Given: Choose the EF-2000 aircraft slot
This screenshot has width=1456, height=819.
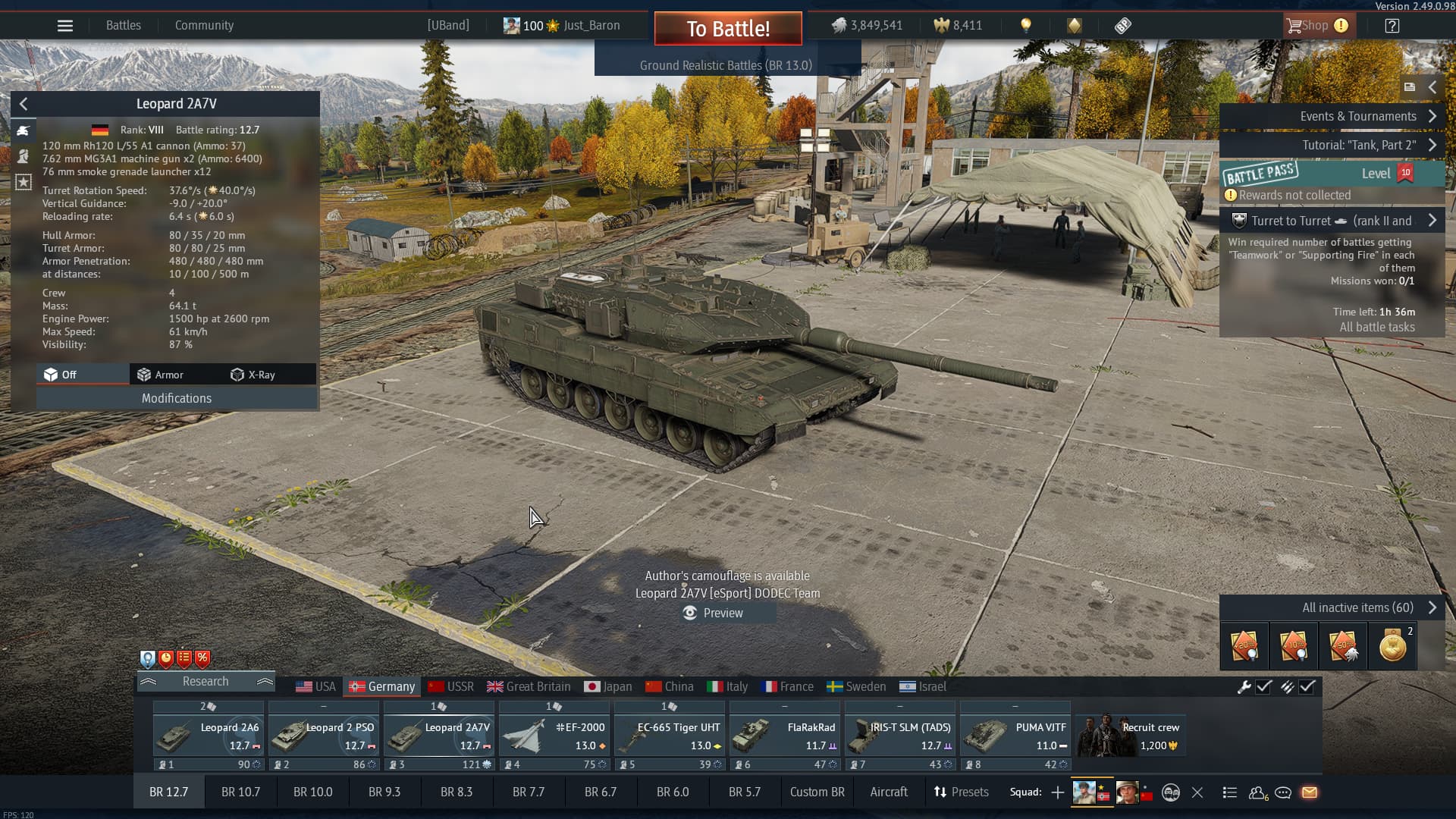Looking at the screenshot, I should pos(554,736).
